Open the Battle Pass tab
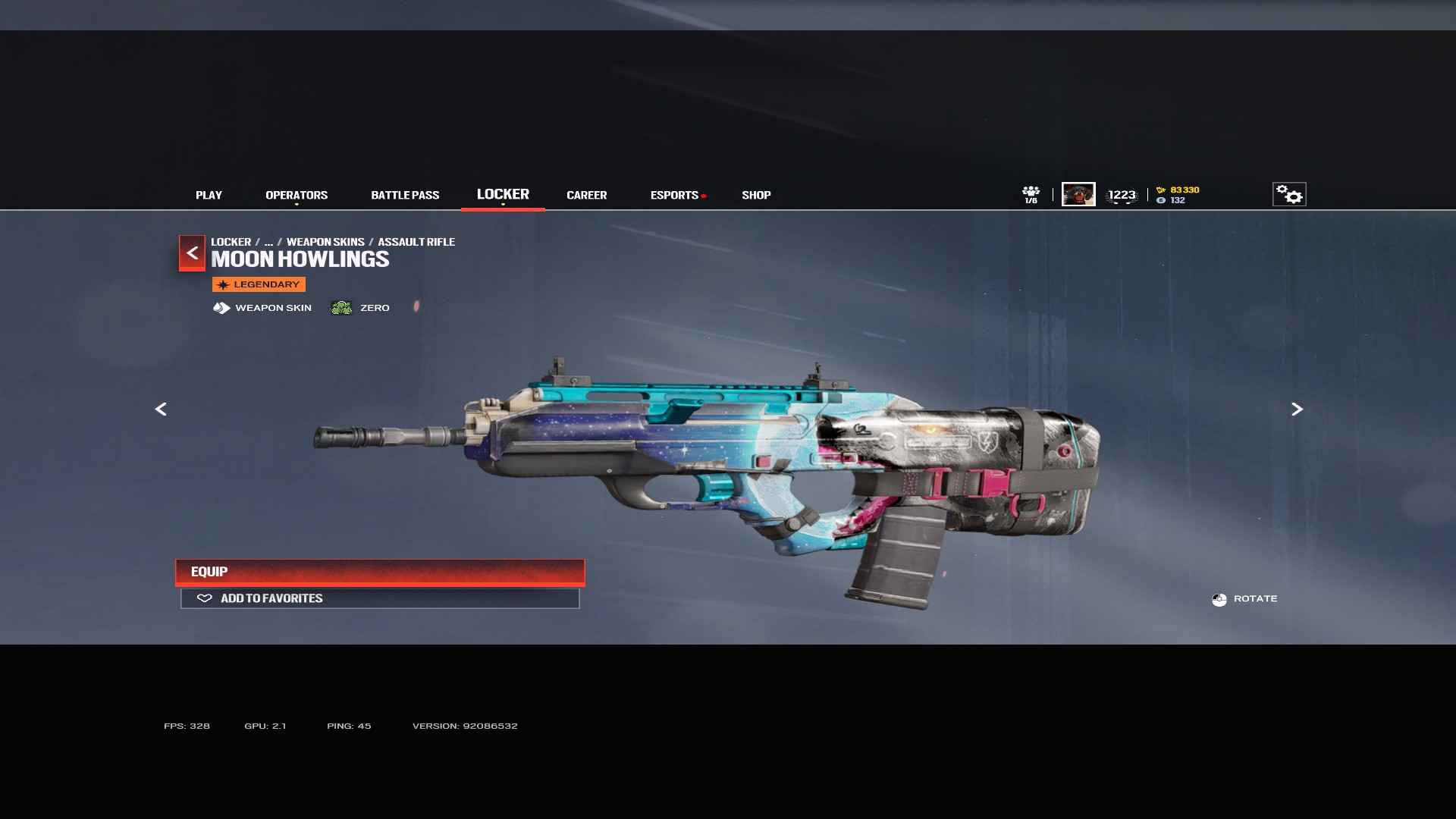This screenshot has height=819, width=1456. pyautogui.click(x=405, y=195)
